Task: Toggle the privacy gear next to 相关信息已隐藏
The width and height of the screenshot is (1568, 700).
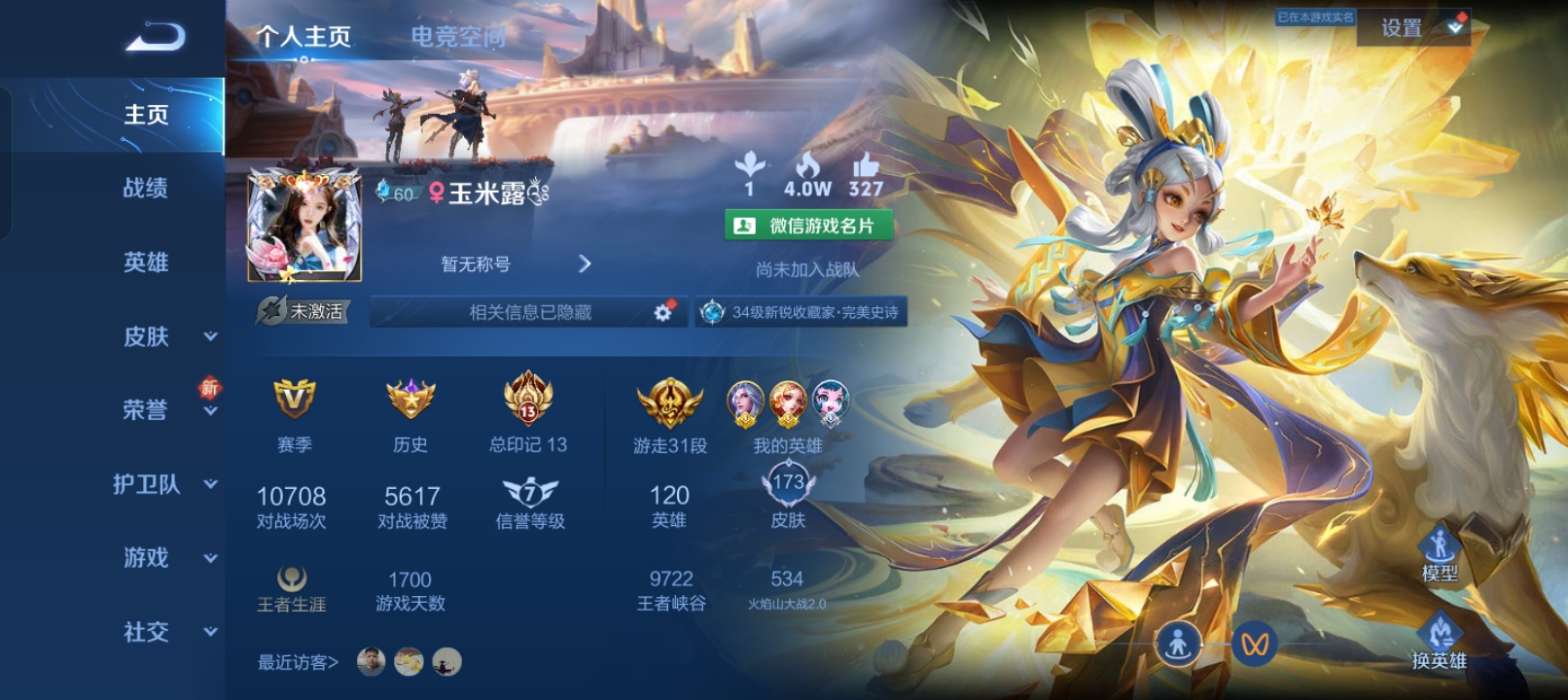Action: pos(662,312)
